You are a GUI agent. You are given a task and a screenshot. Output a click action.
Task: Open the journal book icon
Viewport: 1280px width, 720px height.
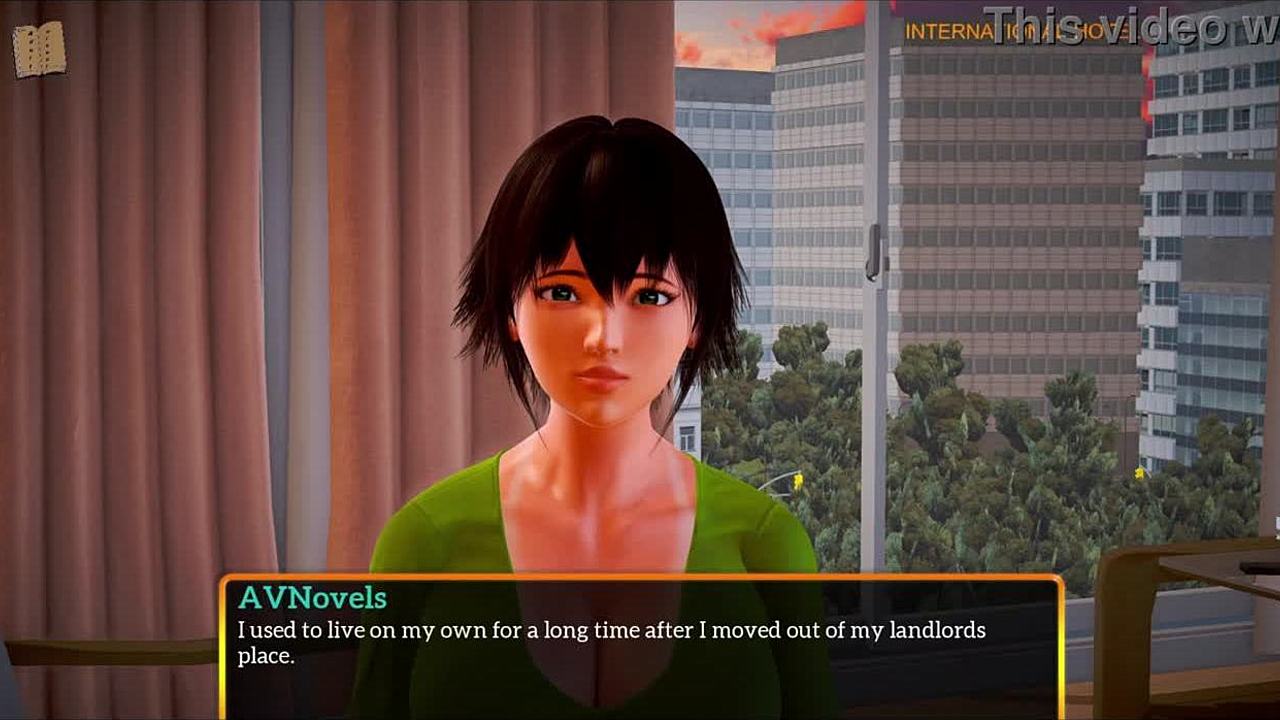click(39, 49)
